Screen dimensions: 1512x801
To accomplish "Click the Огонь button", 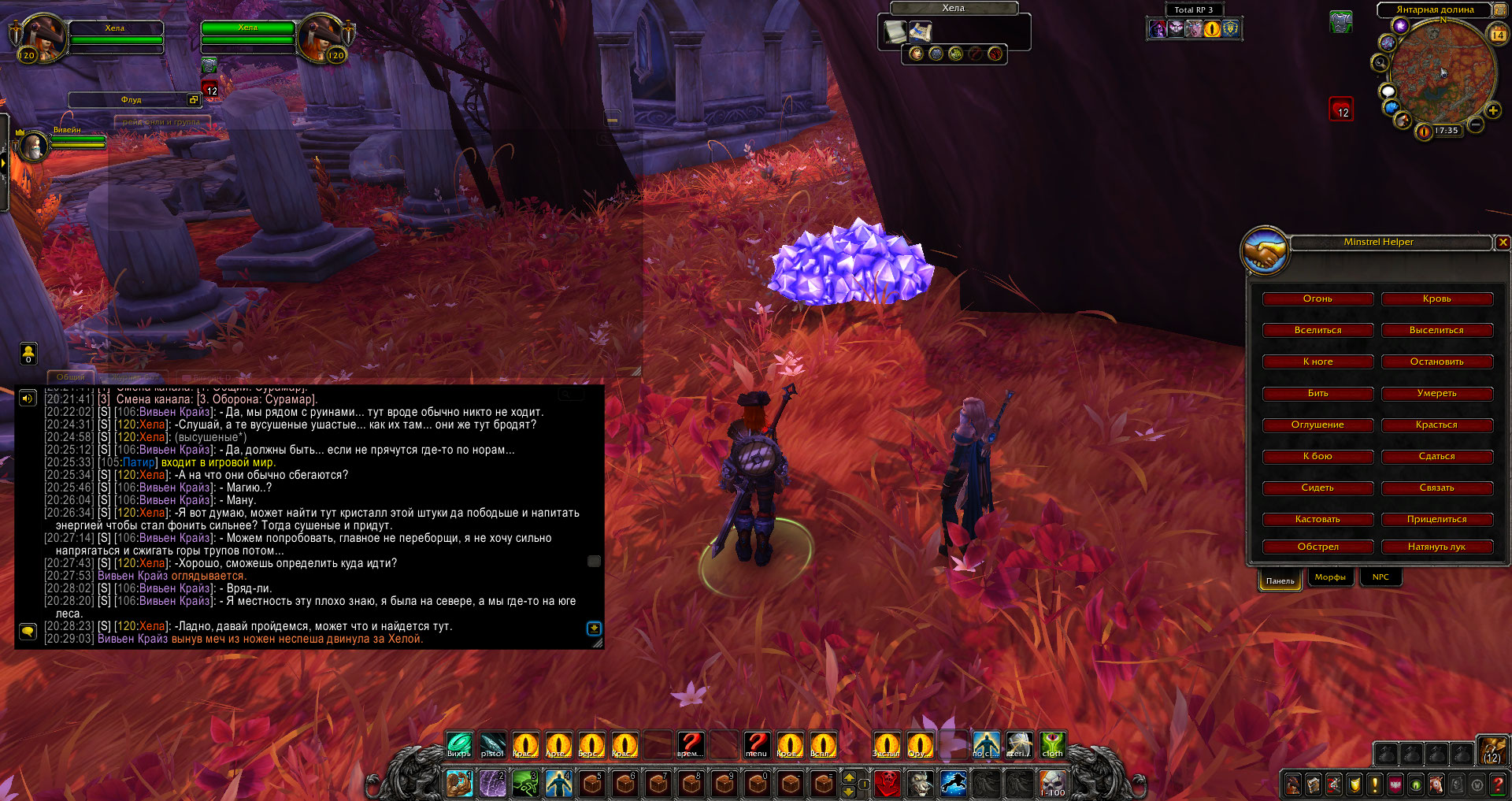I will point(1317,299).
